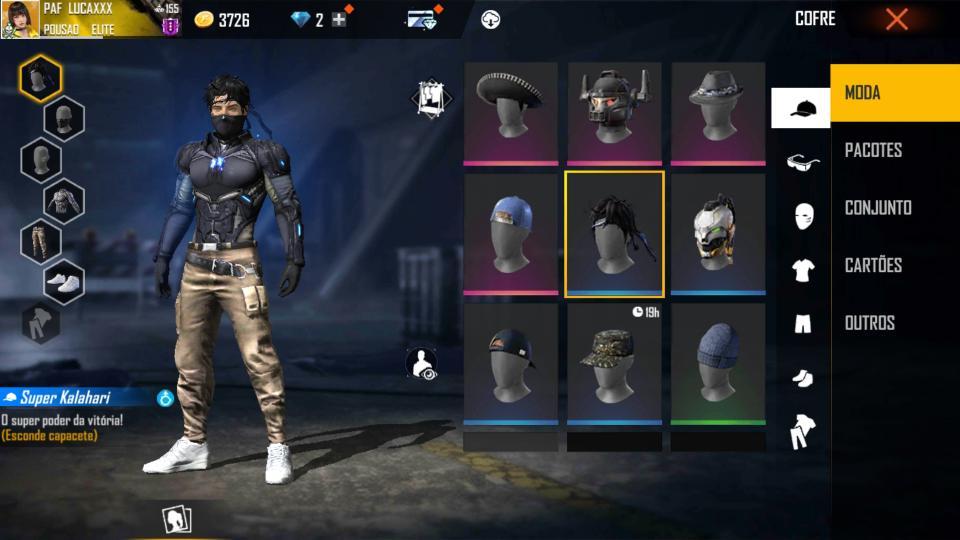960x540 pixels.
Task: Open the equipped white shoes slot
Action: pos(64,283)
